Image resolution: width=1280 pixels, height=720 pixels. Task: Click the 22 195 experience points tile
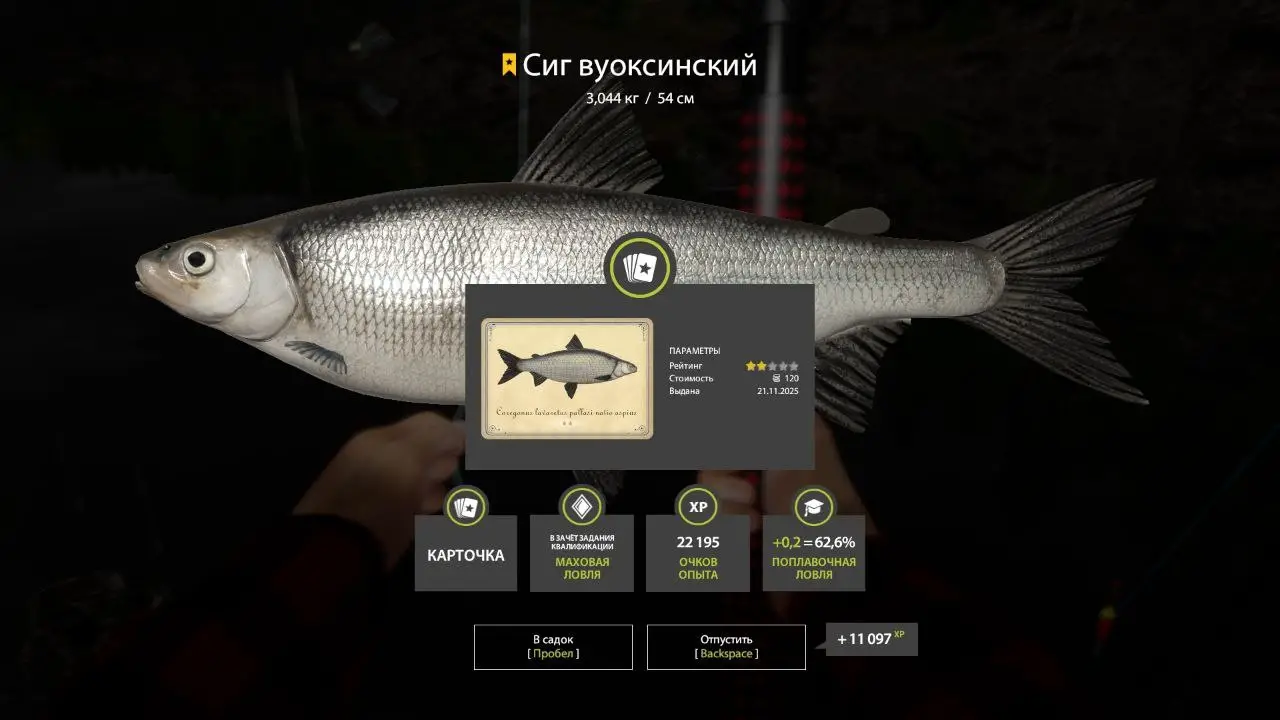pyautogui.click(x=698, y=554)
